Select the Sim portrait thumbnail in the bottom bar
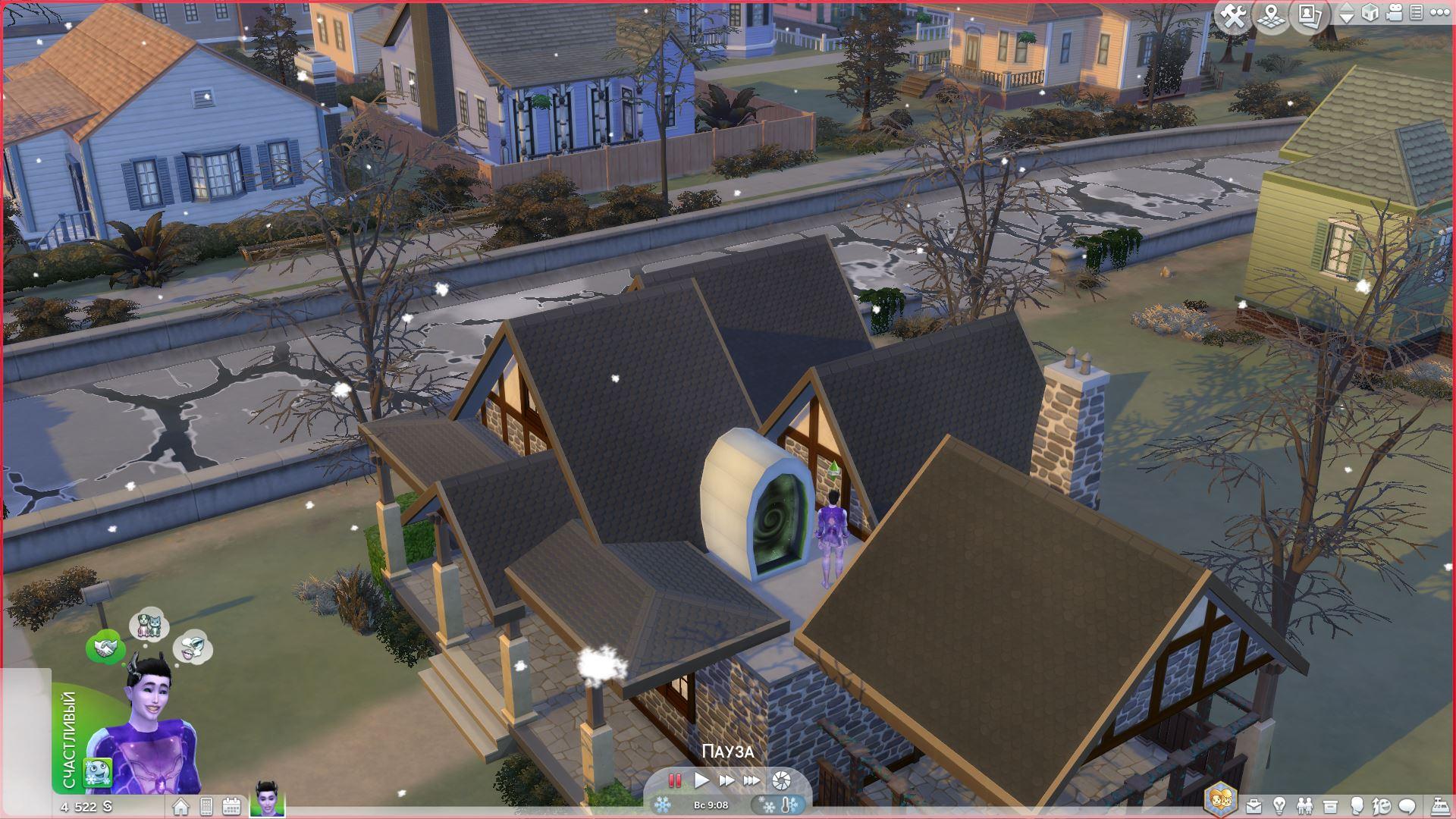This screenshot has height=819, width=1456. (x=268, y=800)
